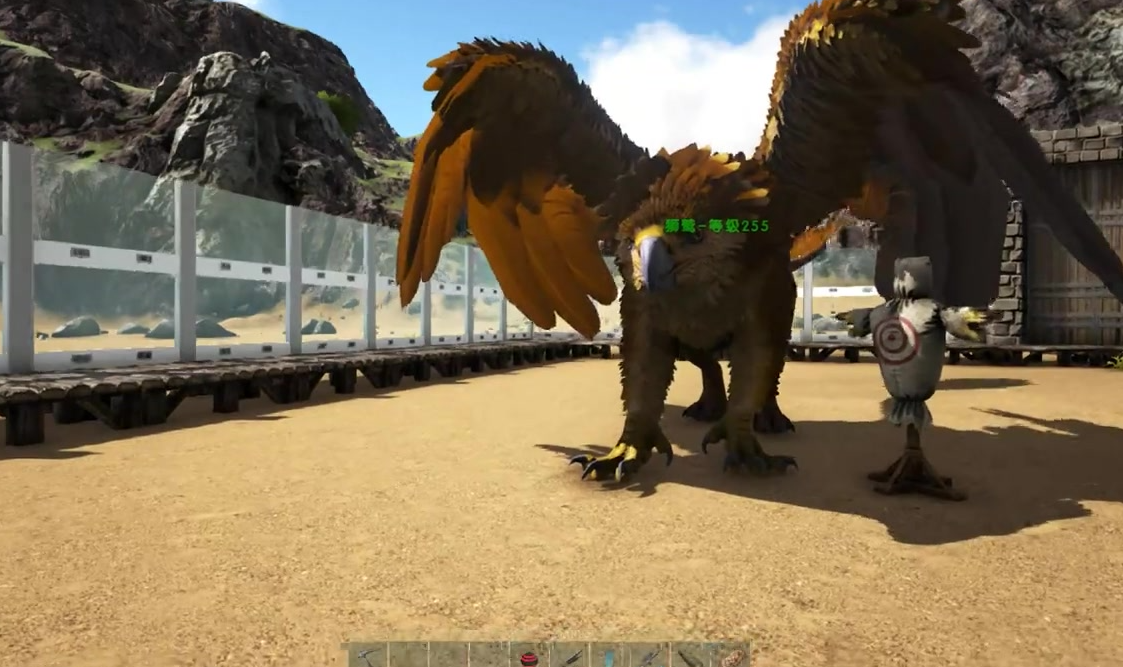Select the pickaxe hotbar slot
Image resolution: width=1123 pixels, height=667 pixels.
tap(368, 656)
